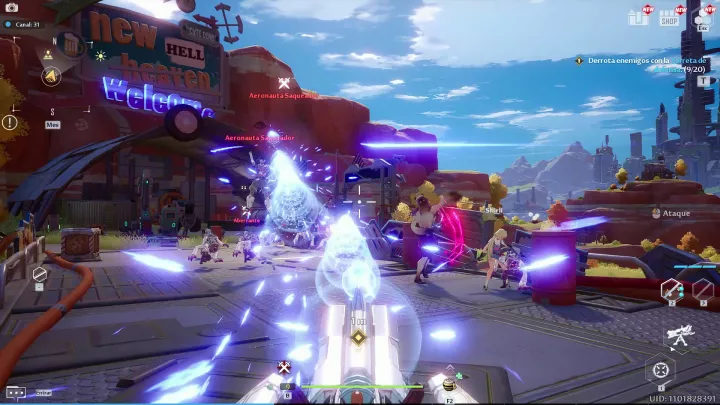Open the camera photo mode icon

[12, 7]
